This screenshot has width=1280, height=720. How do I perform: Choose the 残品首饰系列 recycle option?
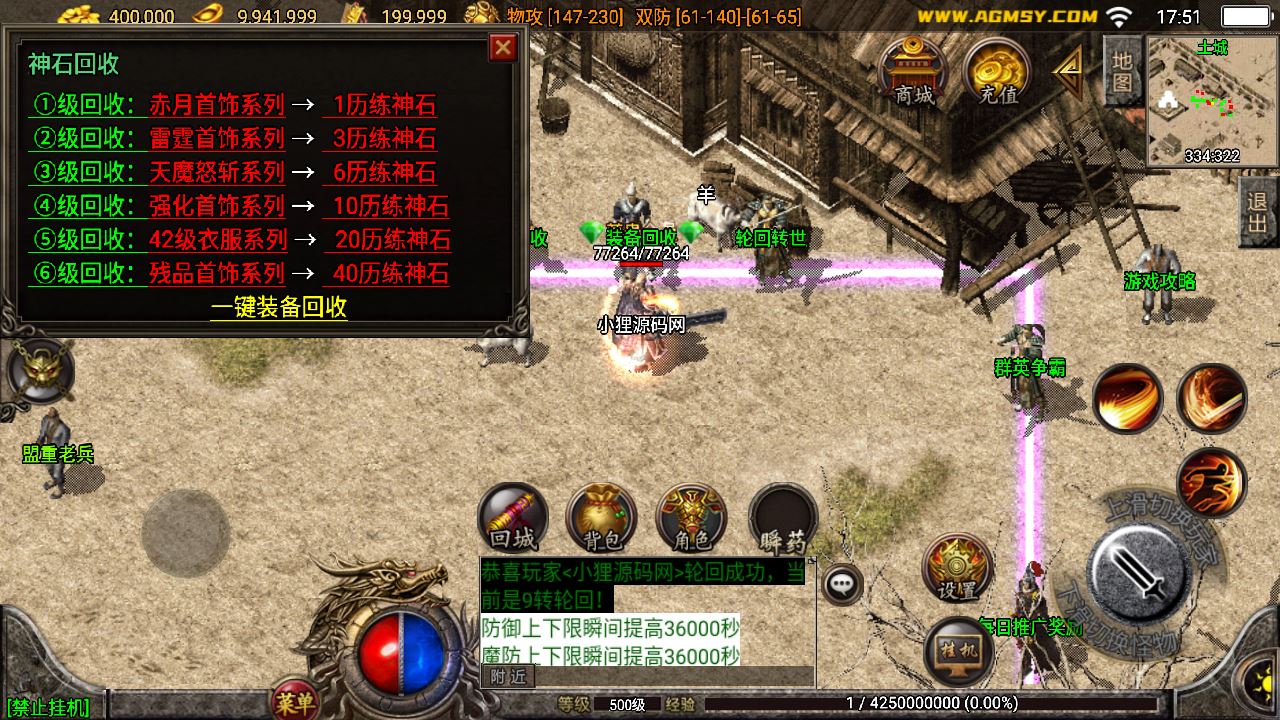(217, 274)
